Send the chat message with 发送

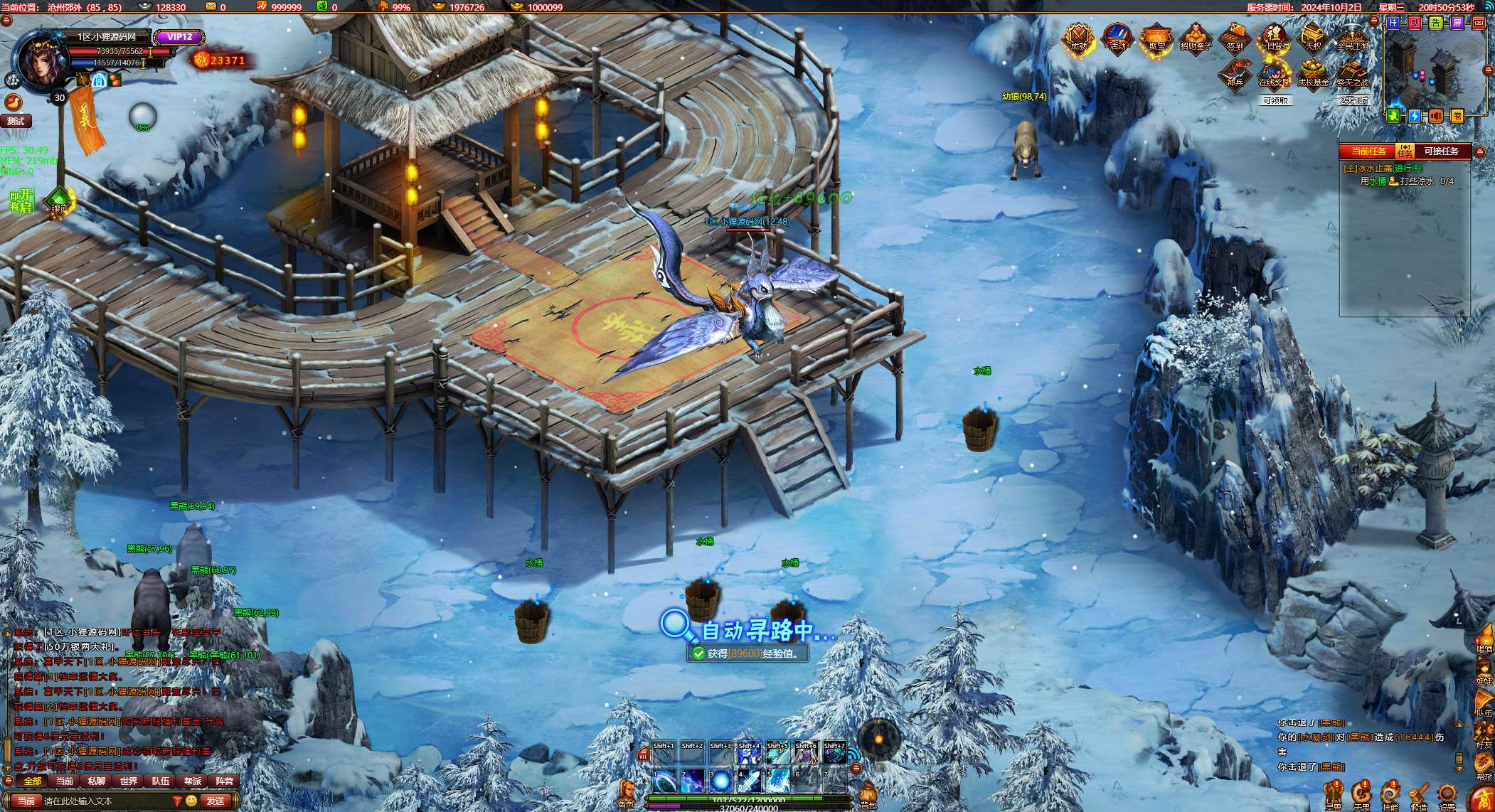[216, 801]
